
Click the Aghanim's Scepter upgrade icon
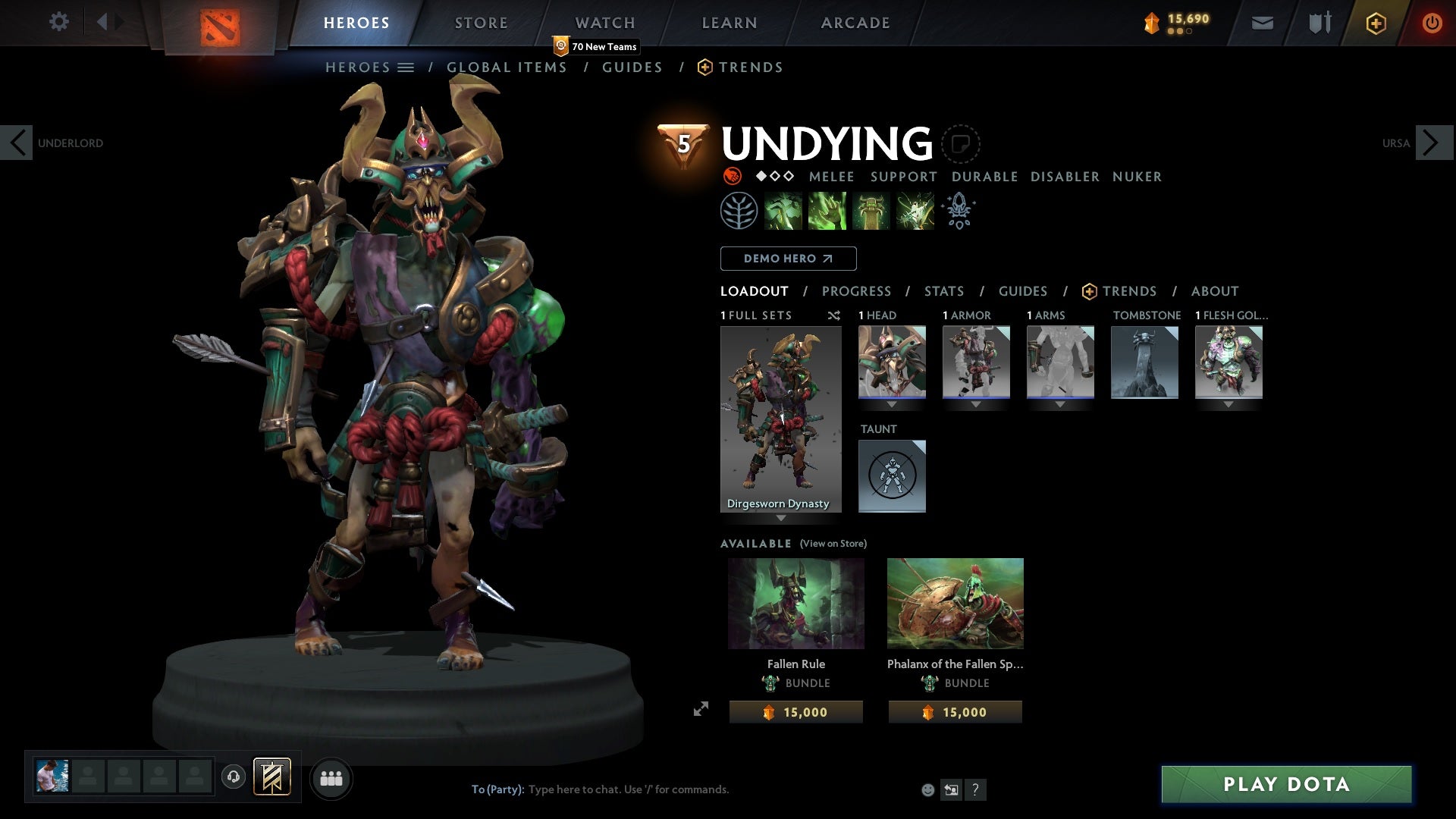958,211
